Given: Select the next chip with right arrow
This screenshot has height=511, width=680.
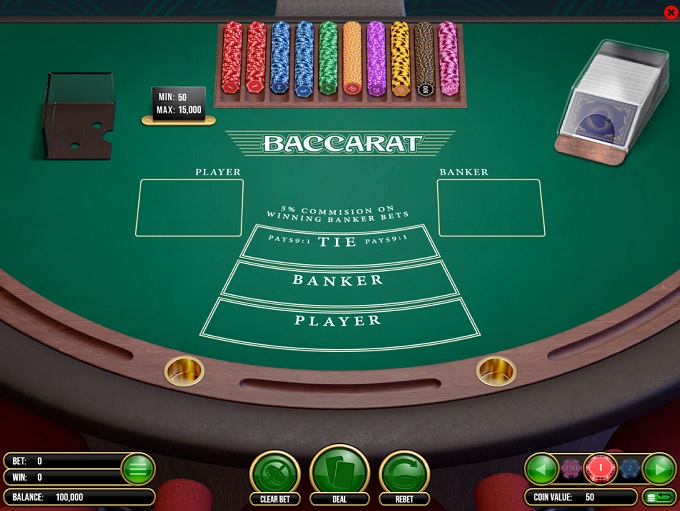Looking at the screenshot, I should pyautogui.click(x=659, y=467).
